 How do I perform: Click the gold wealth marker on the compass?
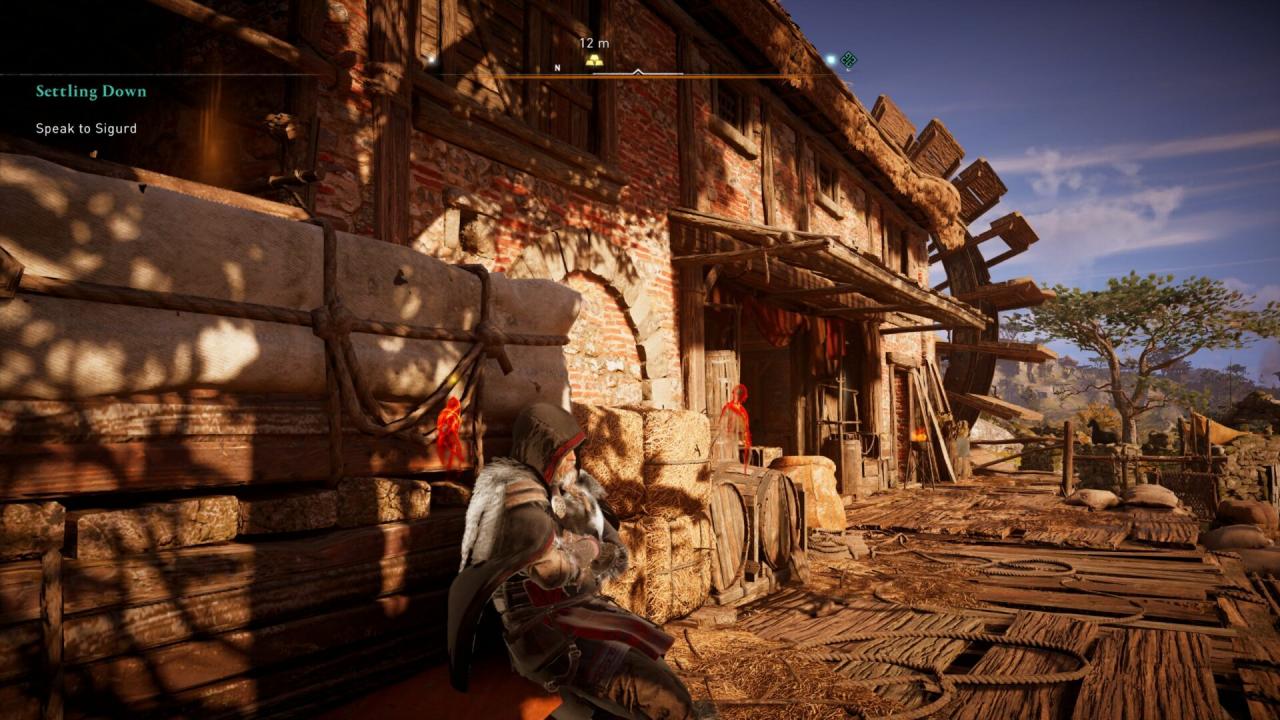pos(594,60)
